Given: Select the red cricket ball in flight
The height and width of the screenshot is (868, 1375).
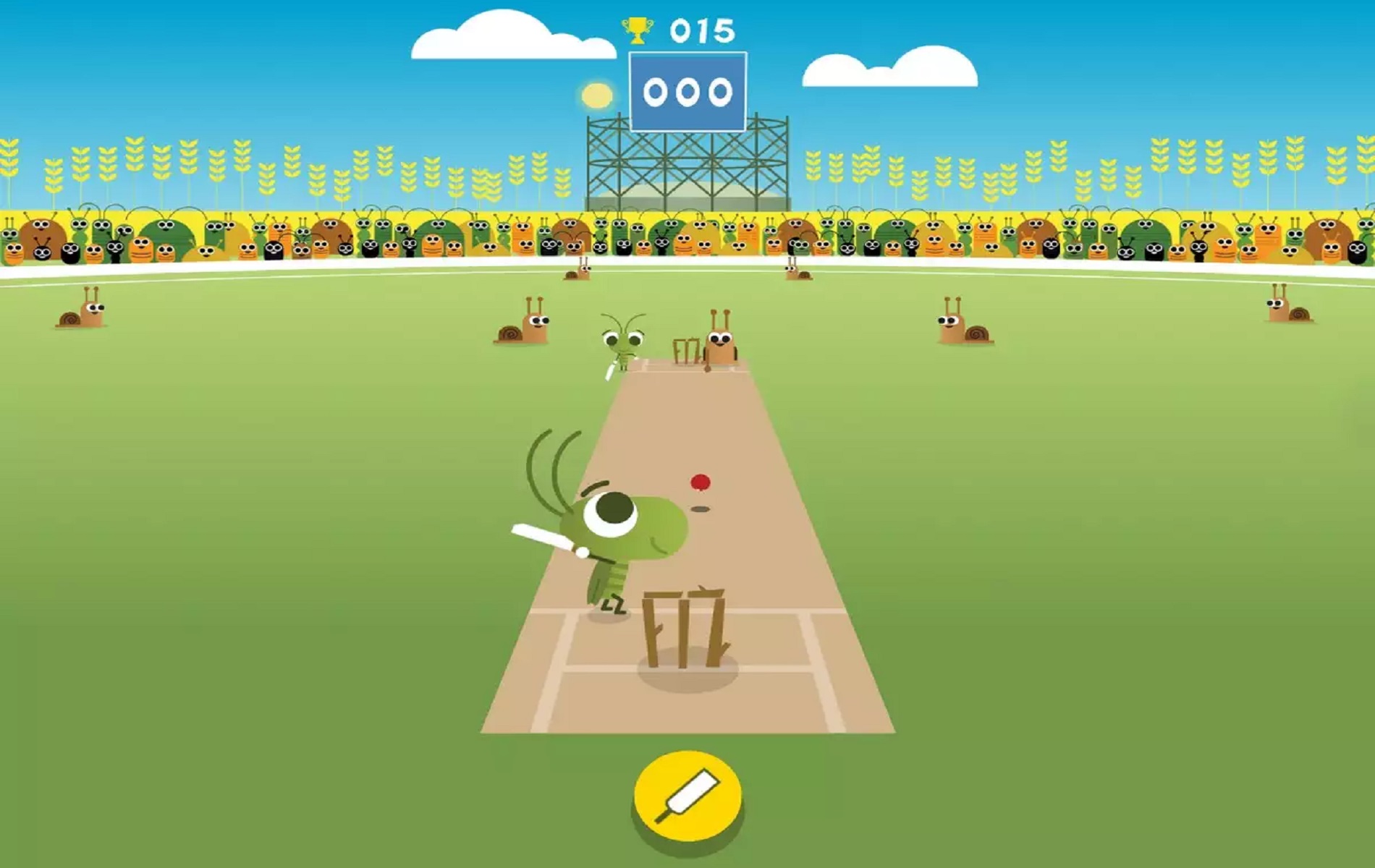Looking at the screenshot, I should (x=699, y=480).
